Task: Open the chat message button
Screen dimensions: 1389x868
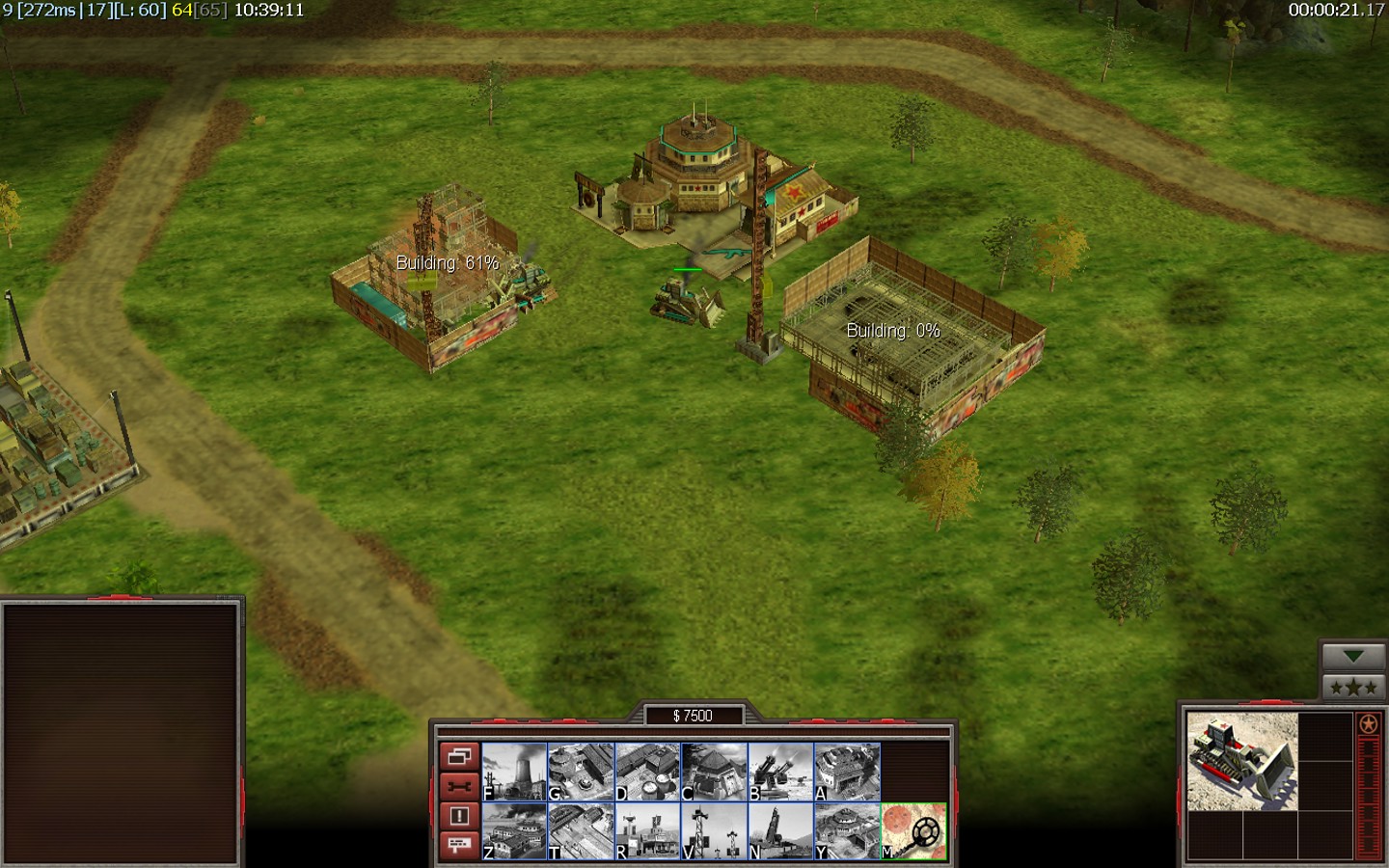Action: pos(458,846)
